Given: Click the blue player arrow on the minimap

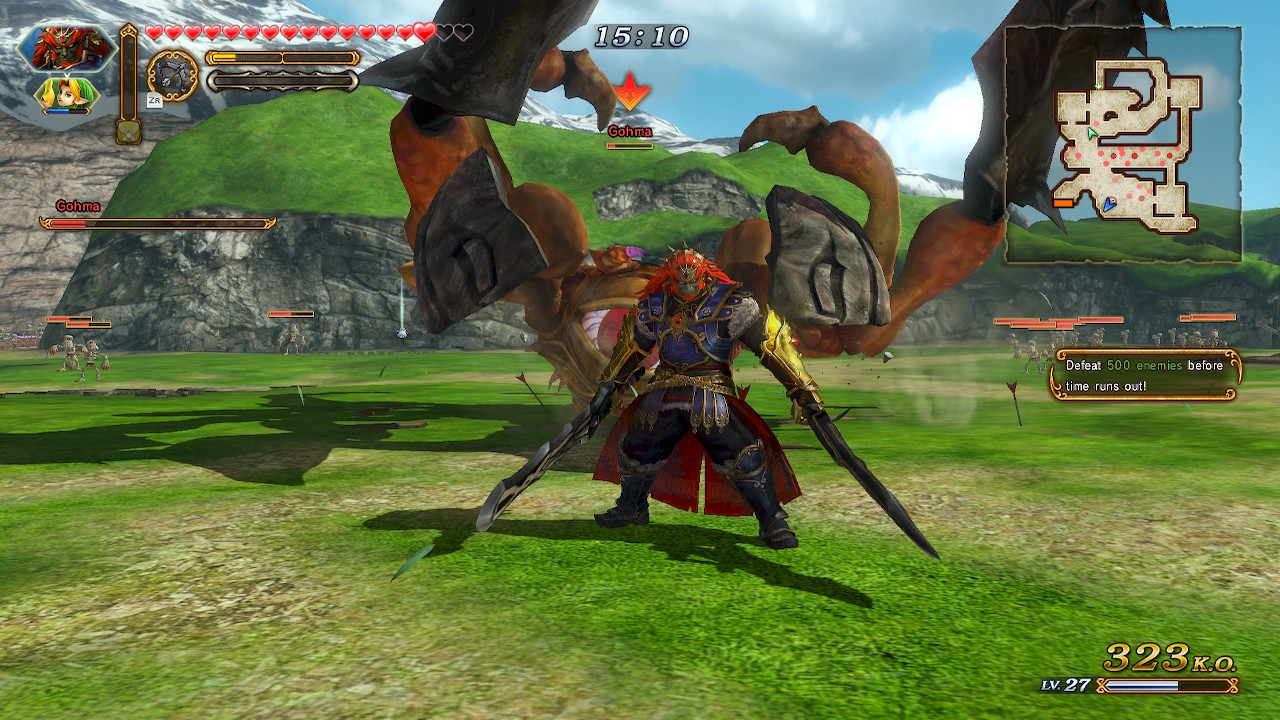Looking at the screenshot, I should pos(1110,204).
